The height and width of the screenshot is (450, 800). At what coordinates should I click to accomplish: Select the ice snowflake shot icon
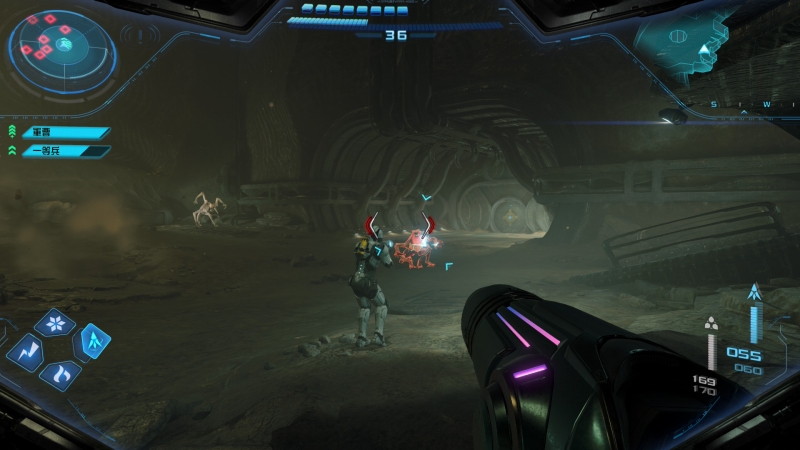[54, 324]
